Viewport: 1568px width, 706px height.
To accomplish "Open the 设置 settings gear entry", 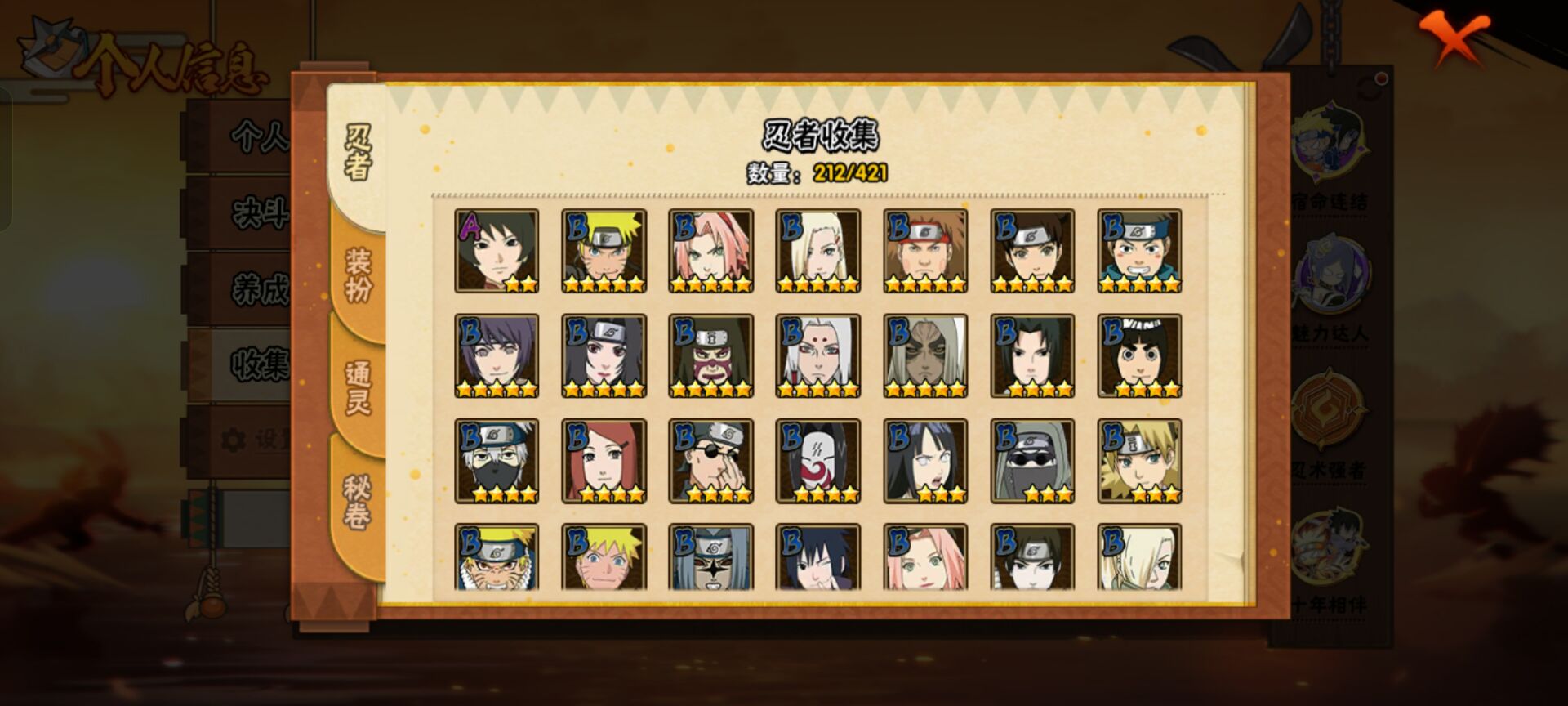I will (253, 440).
